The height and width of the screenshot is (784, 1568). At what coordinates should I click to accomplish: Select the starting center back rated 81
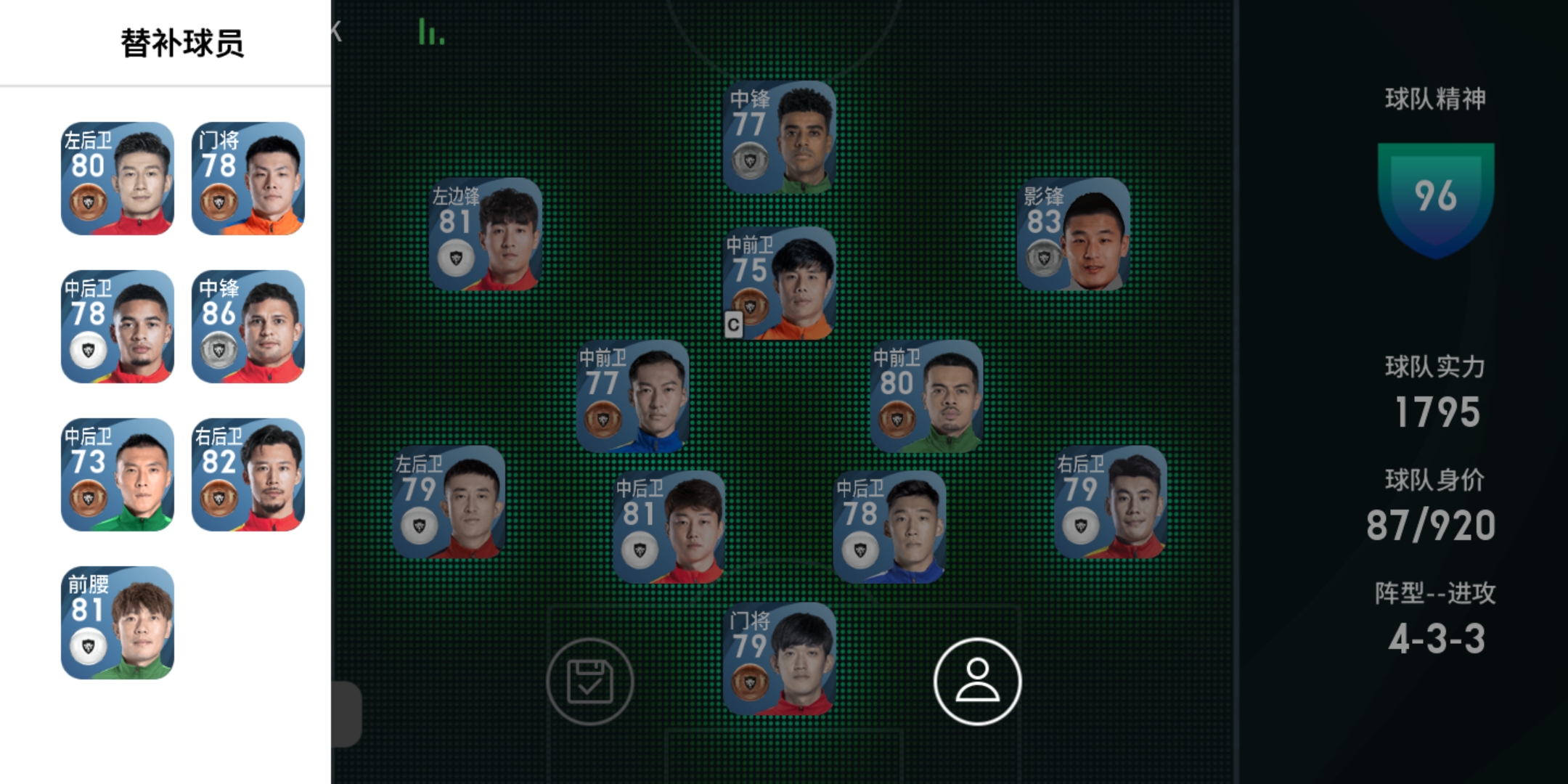(669, 527)
